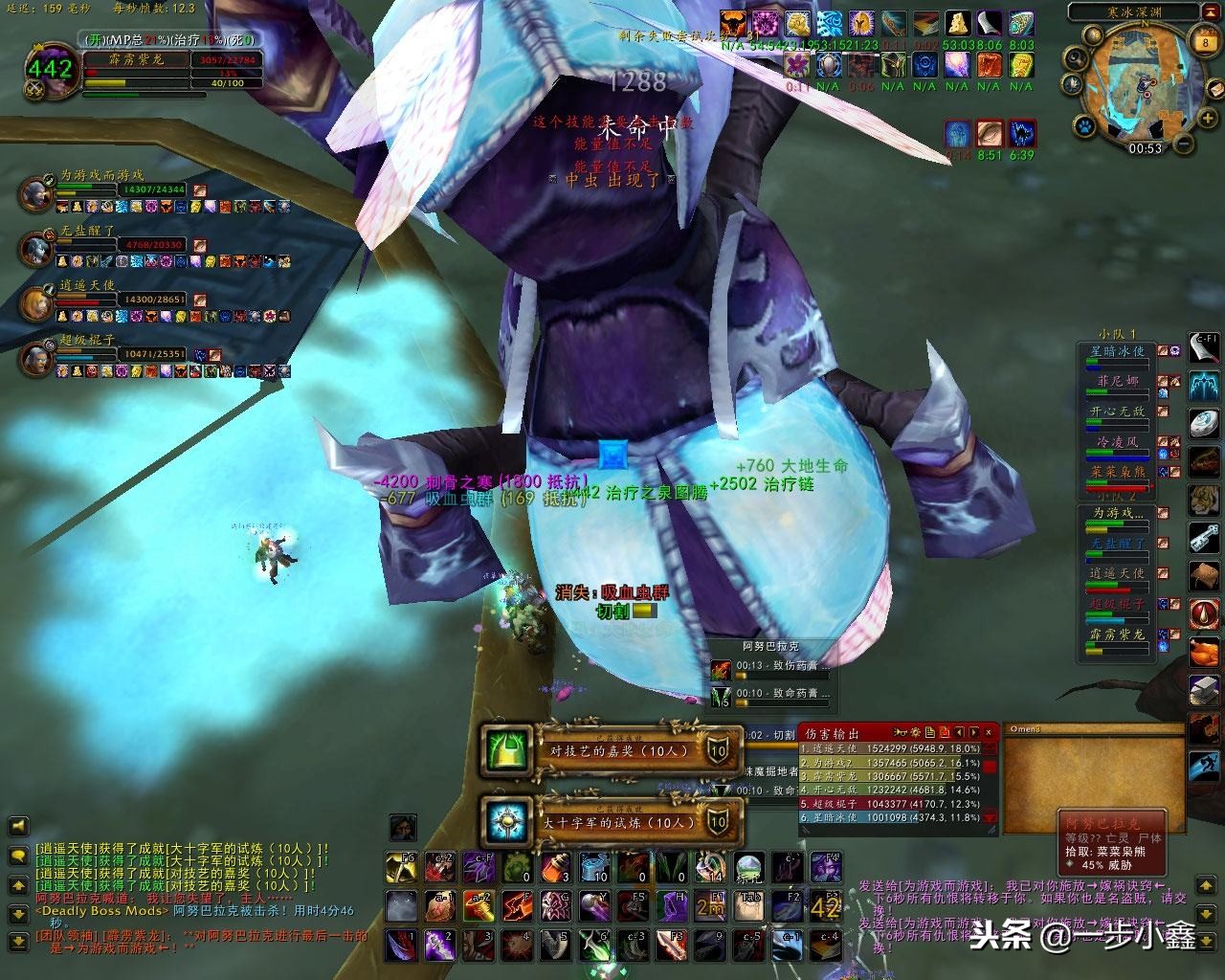Screen dimensions: 1225x980
Task: Select the blue paw tracking icon near minimap
Action: click(1084, 126)
